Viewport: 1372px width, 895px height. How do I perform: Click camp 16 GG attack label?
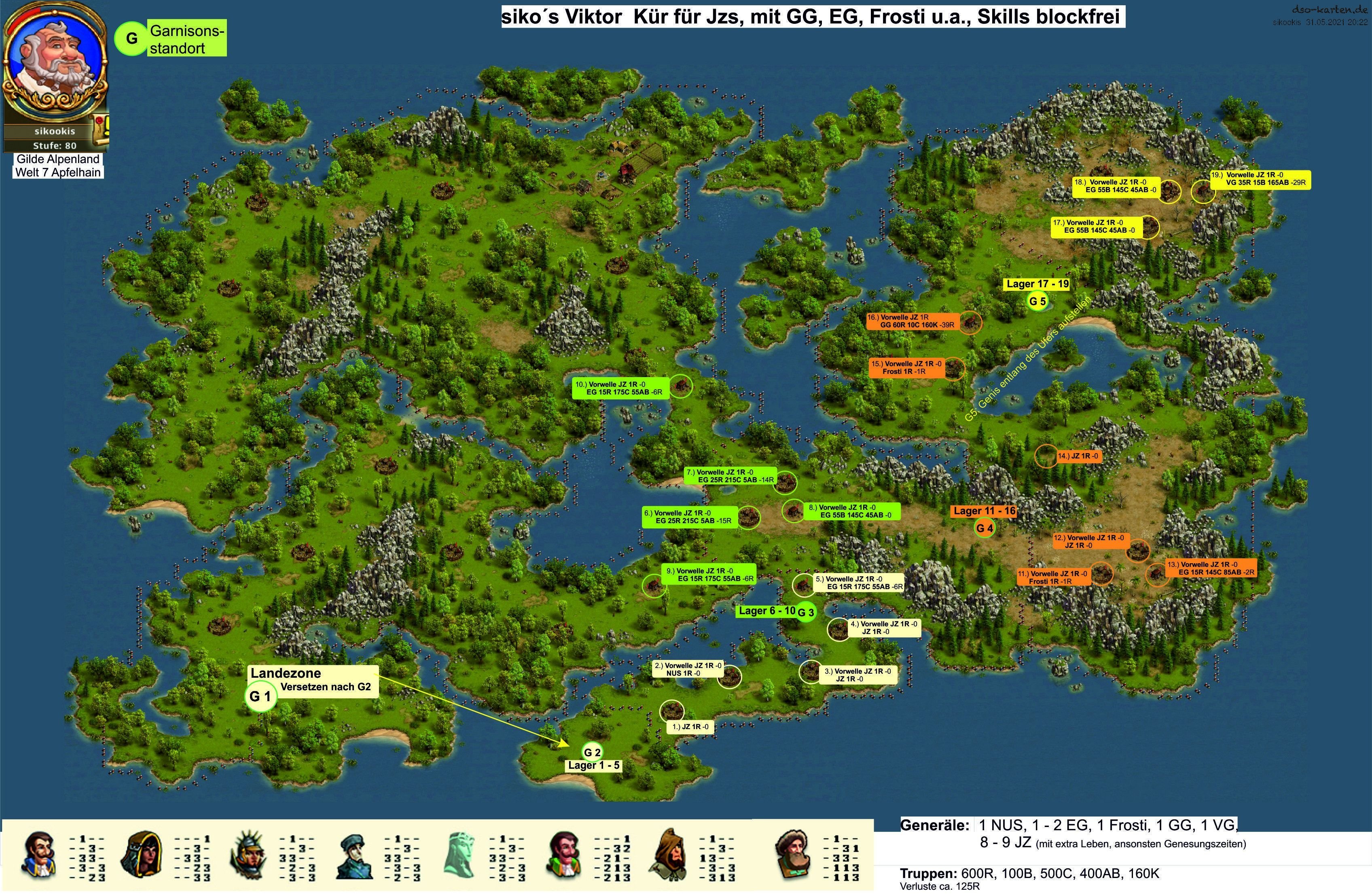(912, 321)
